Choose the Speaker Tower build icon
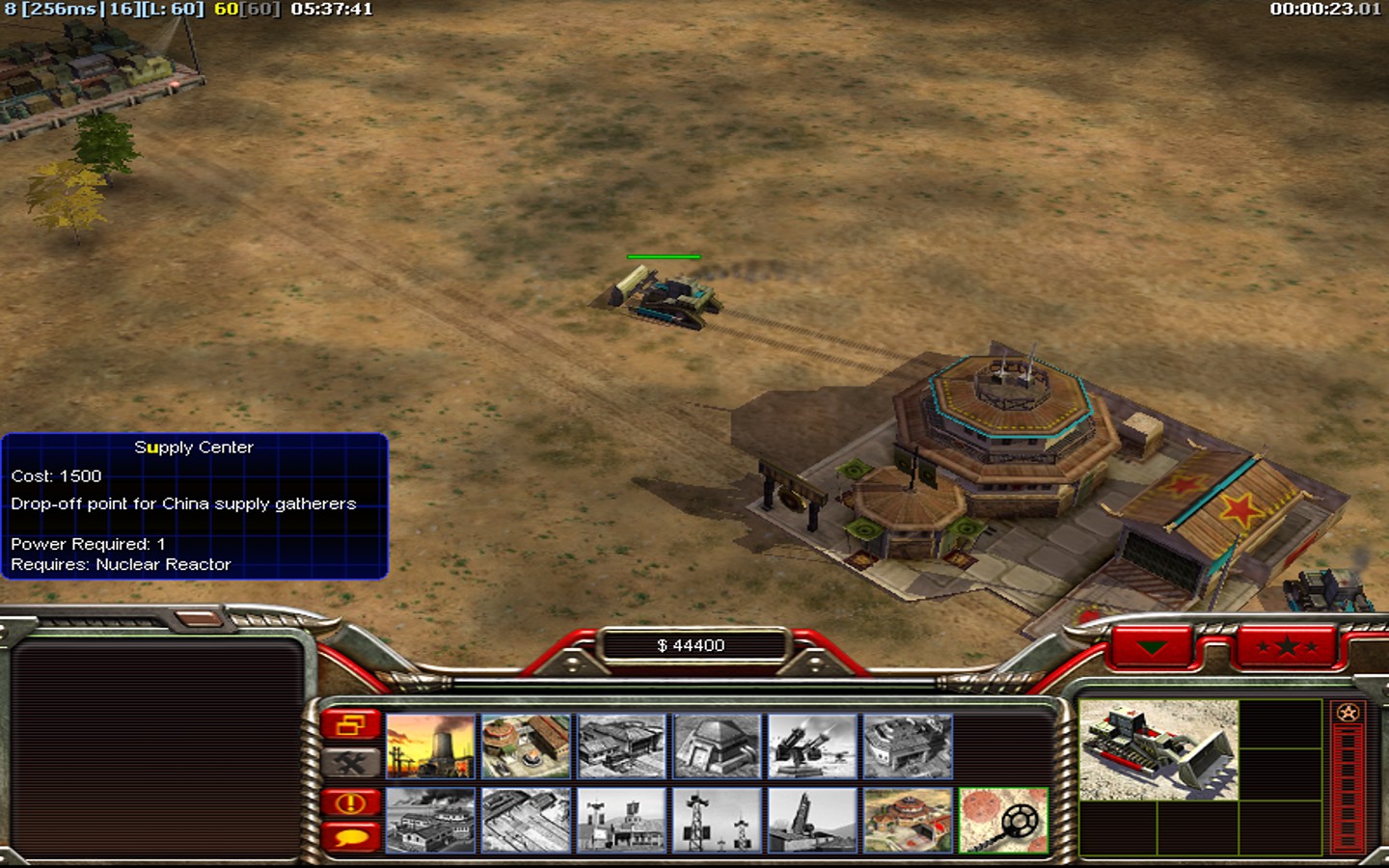 click(x=717, y=821)
